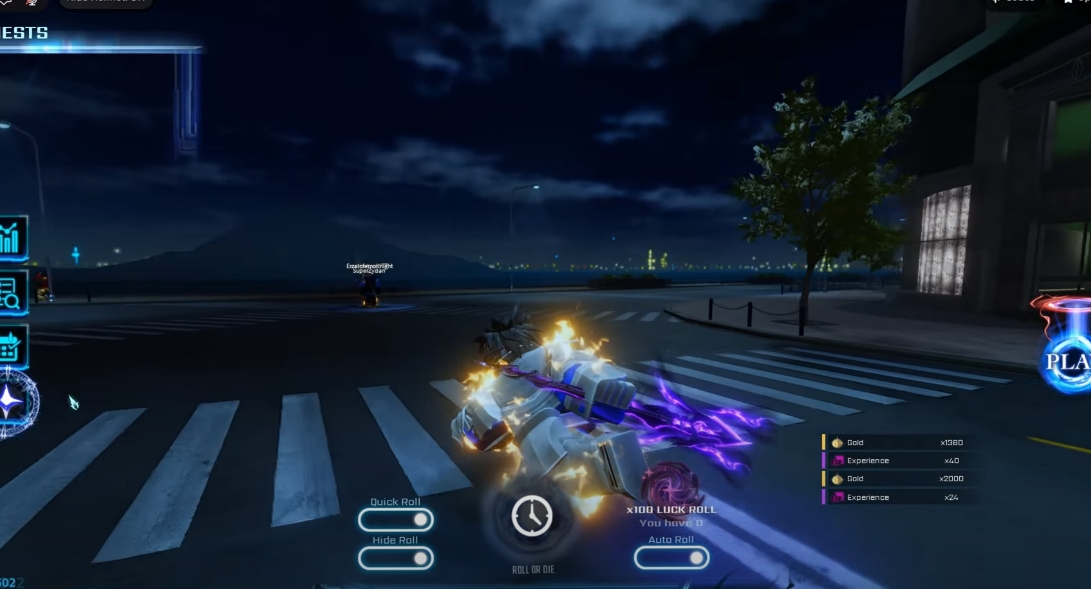Toggle the Hide Roll switch
This screenshot has height=589, width=1091.
396,558
